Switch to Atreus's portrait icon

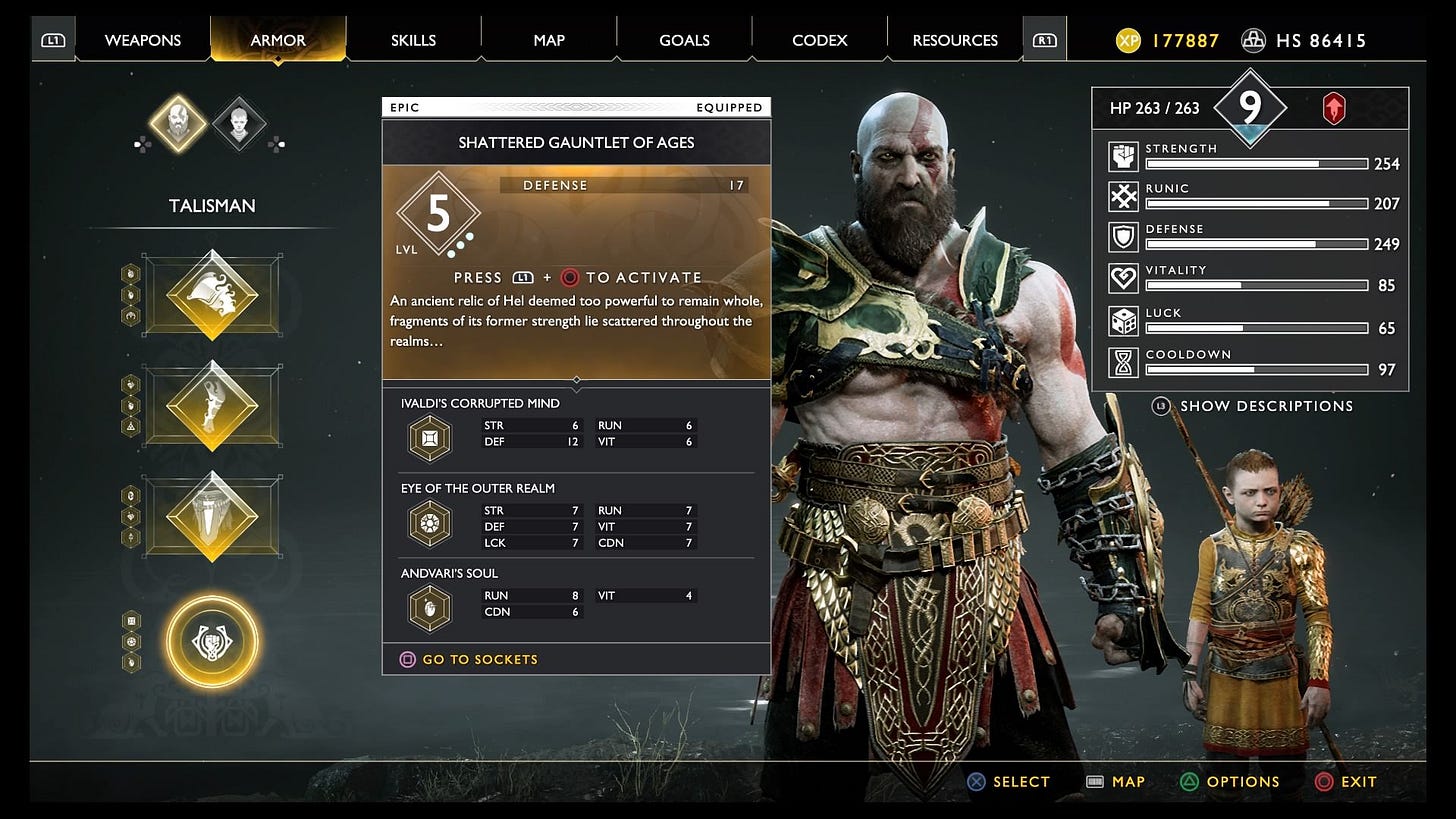point(240,124)
